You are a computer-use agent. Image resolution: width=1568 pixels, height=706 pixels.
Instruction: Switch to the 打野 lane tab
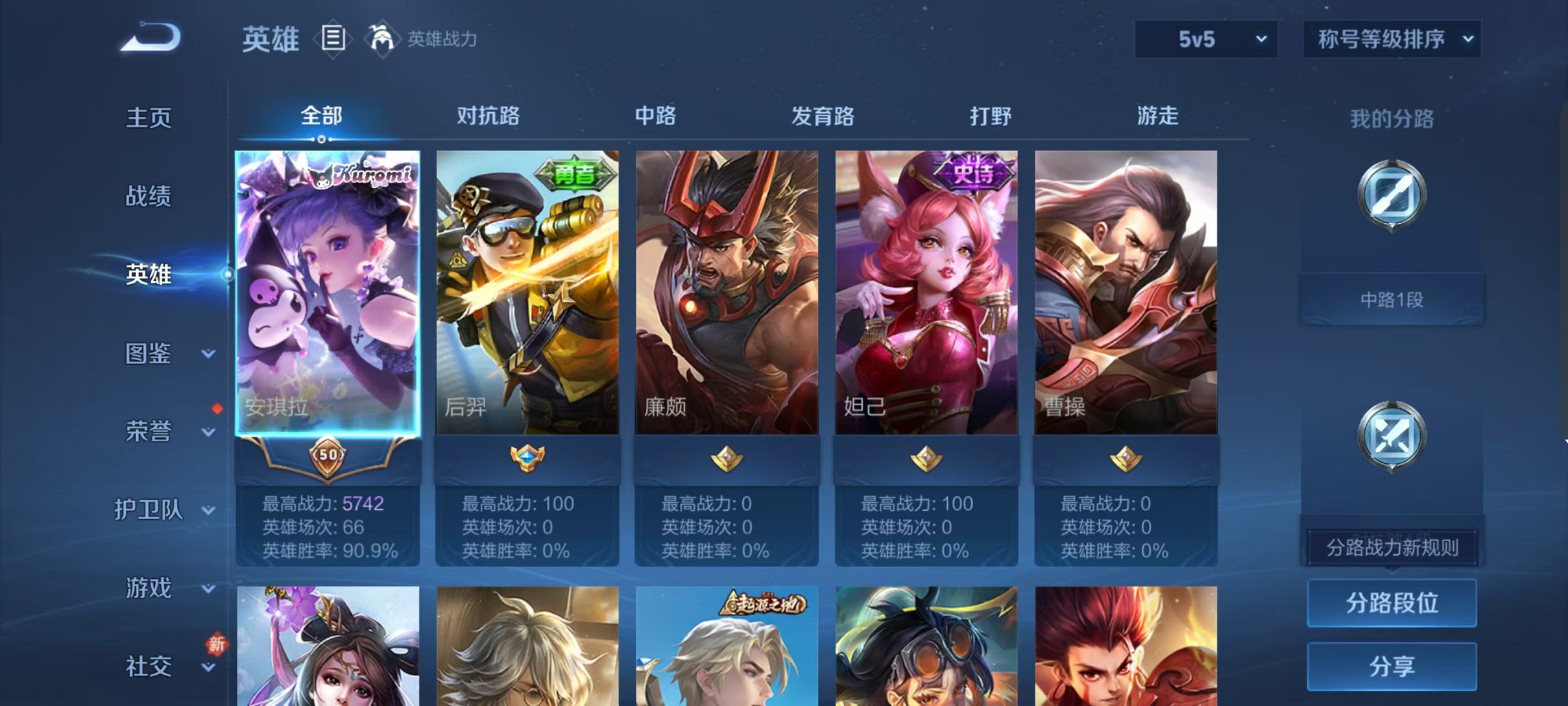click(990, 117)
